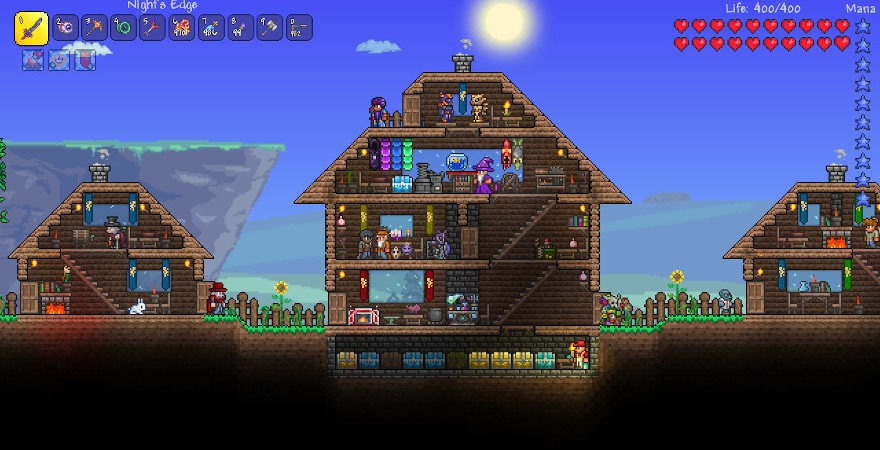Click the smiling face buff icon

pos(59,60)
